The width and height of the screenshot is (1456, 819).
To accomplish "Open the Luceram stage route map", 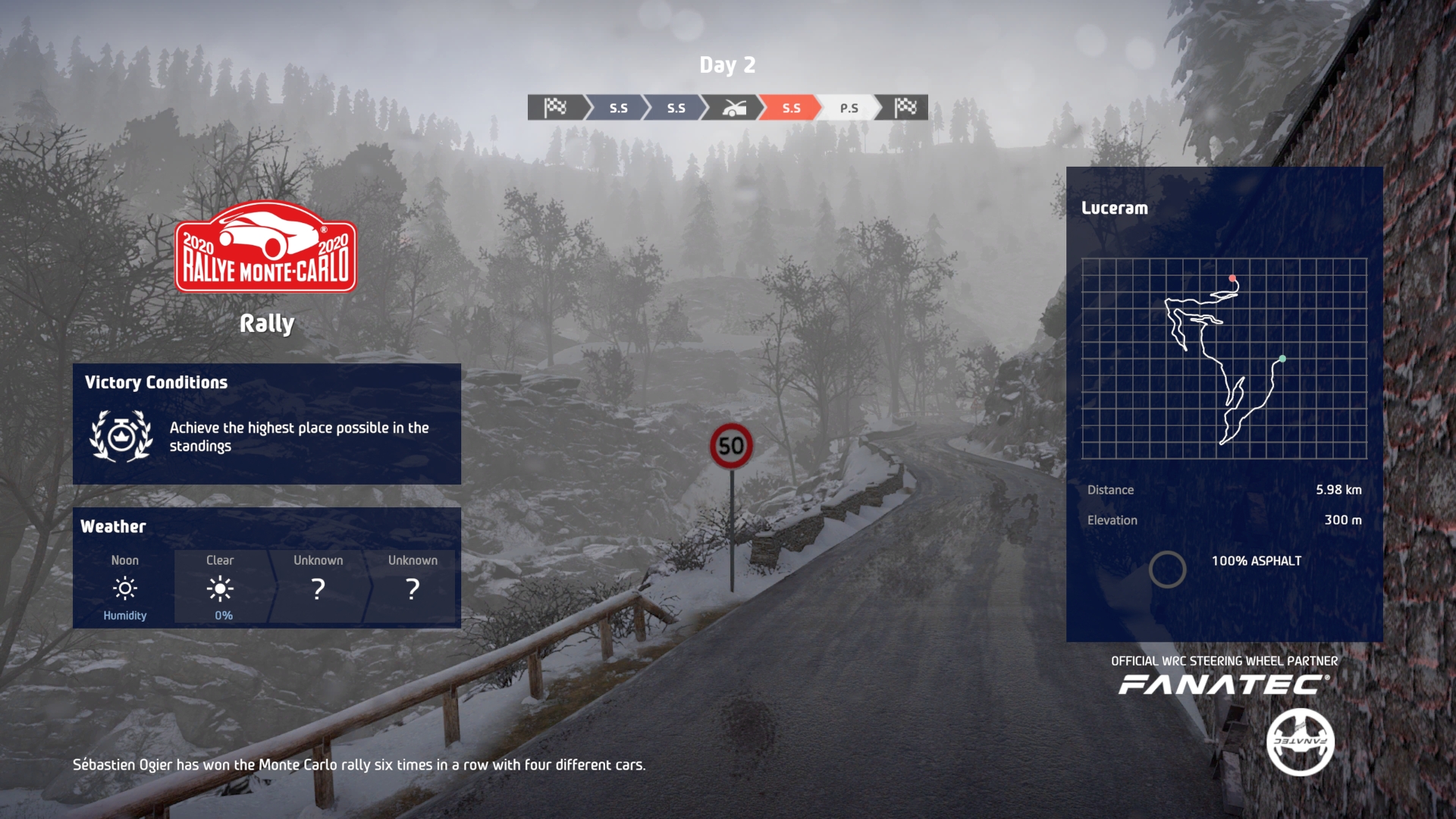I will click(x=1224, y=358).
